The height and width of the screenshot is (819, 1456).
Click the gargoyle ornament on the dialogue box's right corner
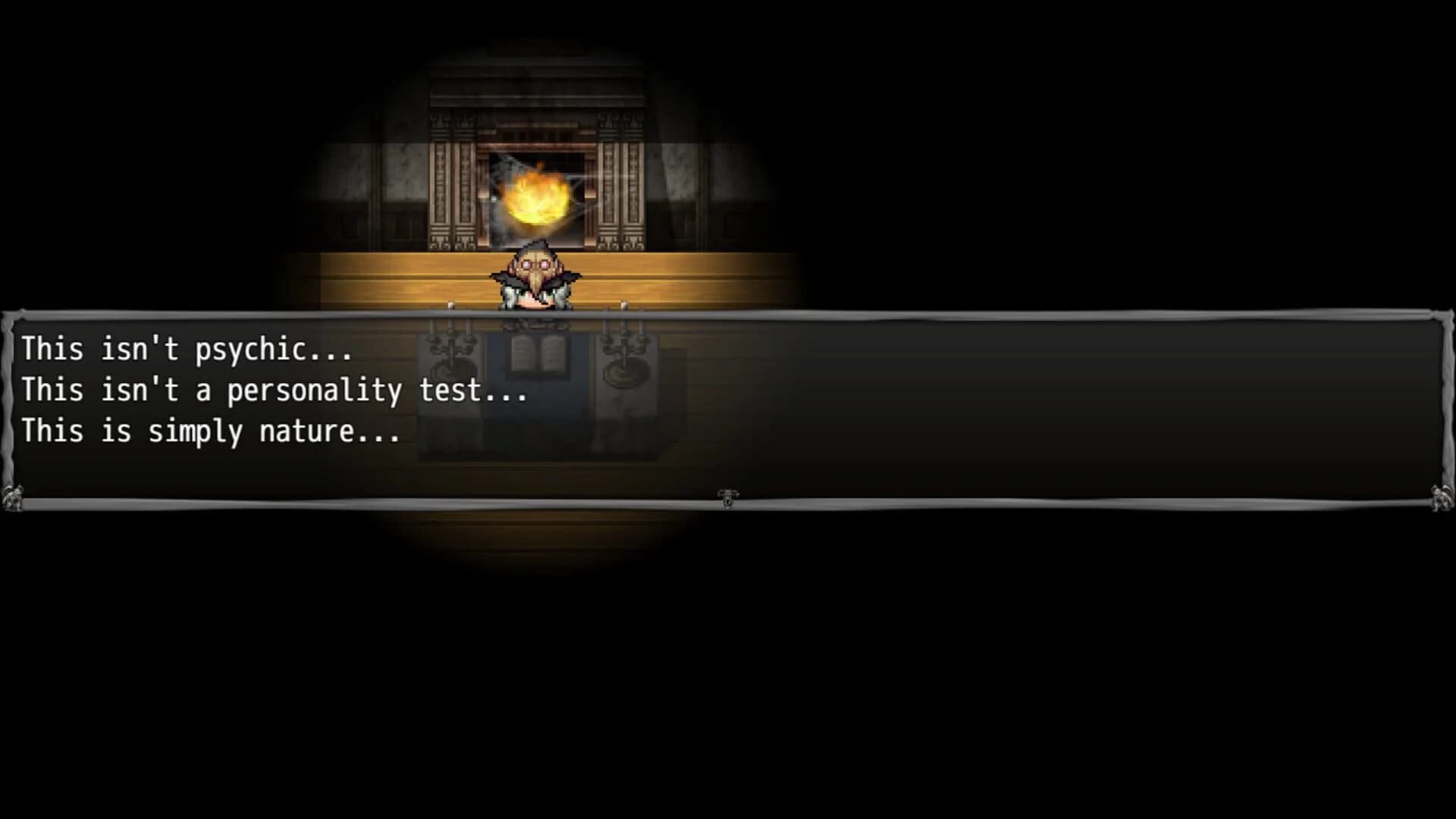[1441, 499]
